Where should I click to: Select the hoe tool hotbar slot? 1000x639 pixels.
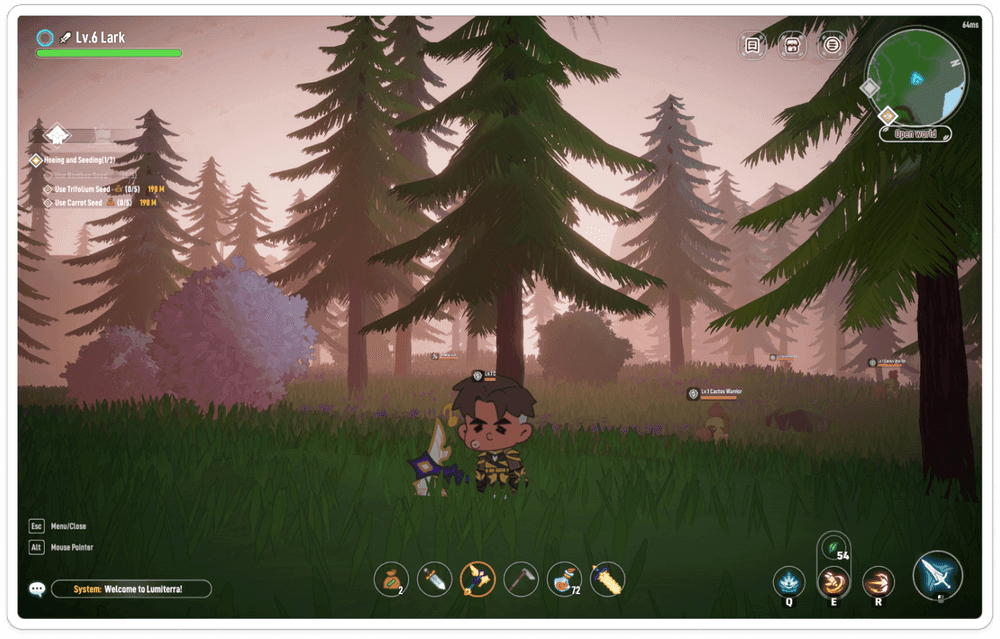click(520, 578)
